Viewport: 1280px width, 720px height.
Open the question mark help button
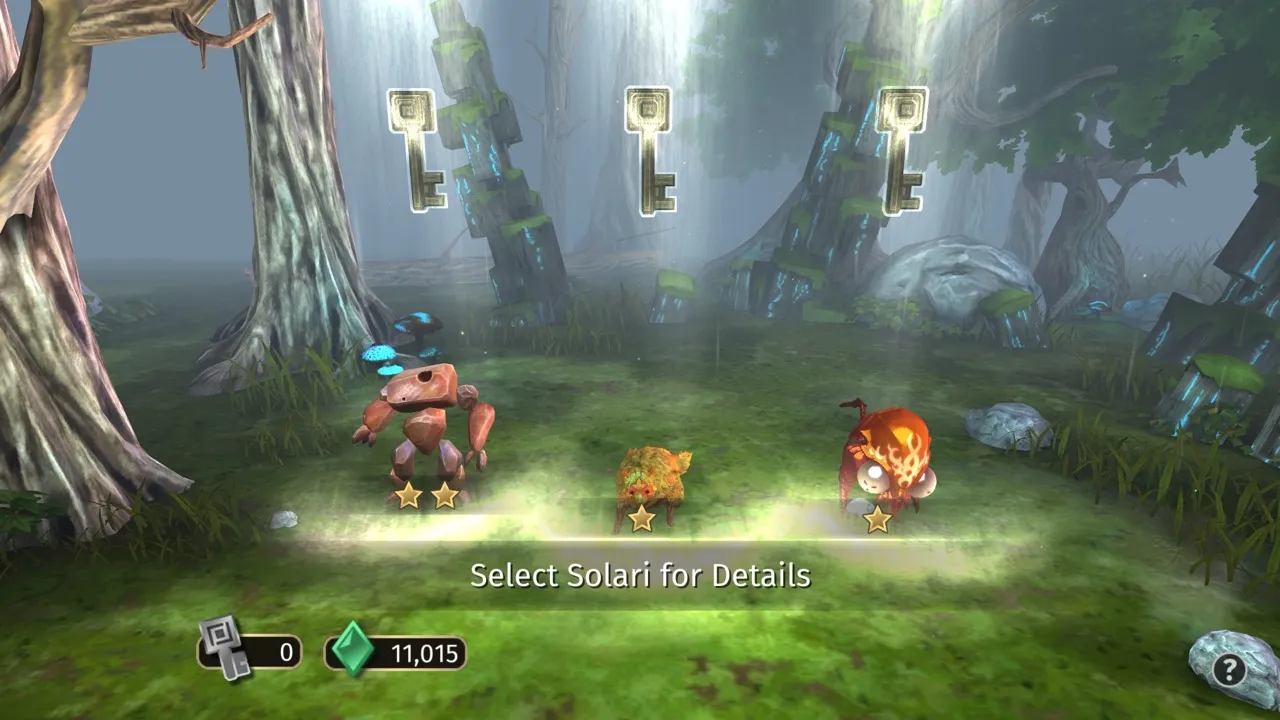1230,669
